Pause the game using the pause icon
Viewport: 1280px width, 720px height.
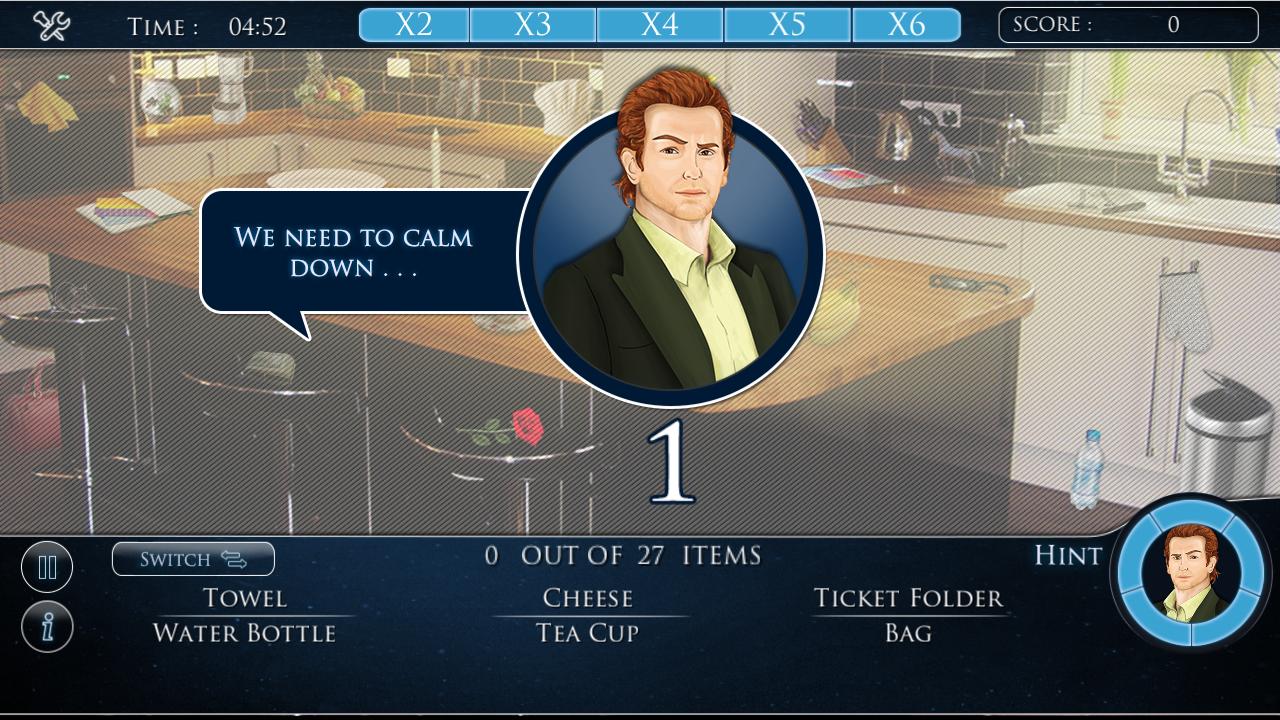(x=47, y=566)
